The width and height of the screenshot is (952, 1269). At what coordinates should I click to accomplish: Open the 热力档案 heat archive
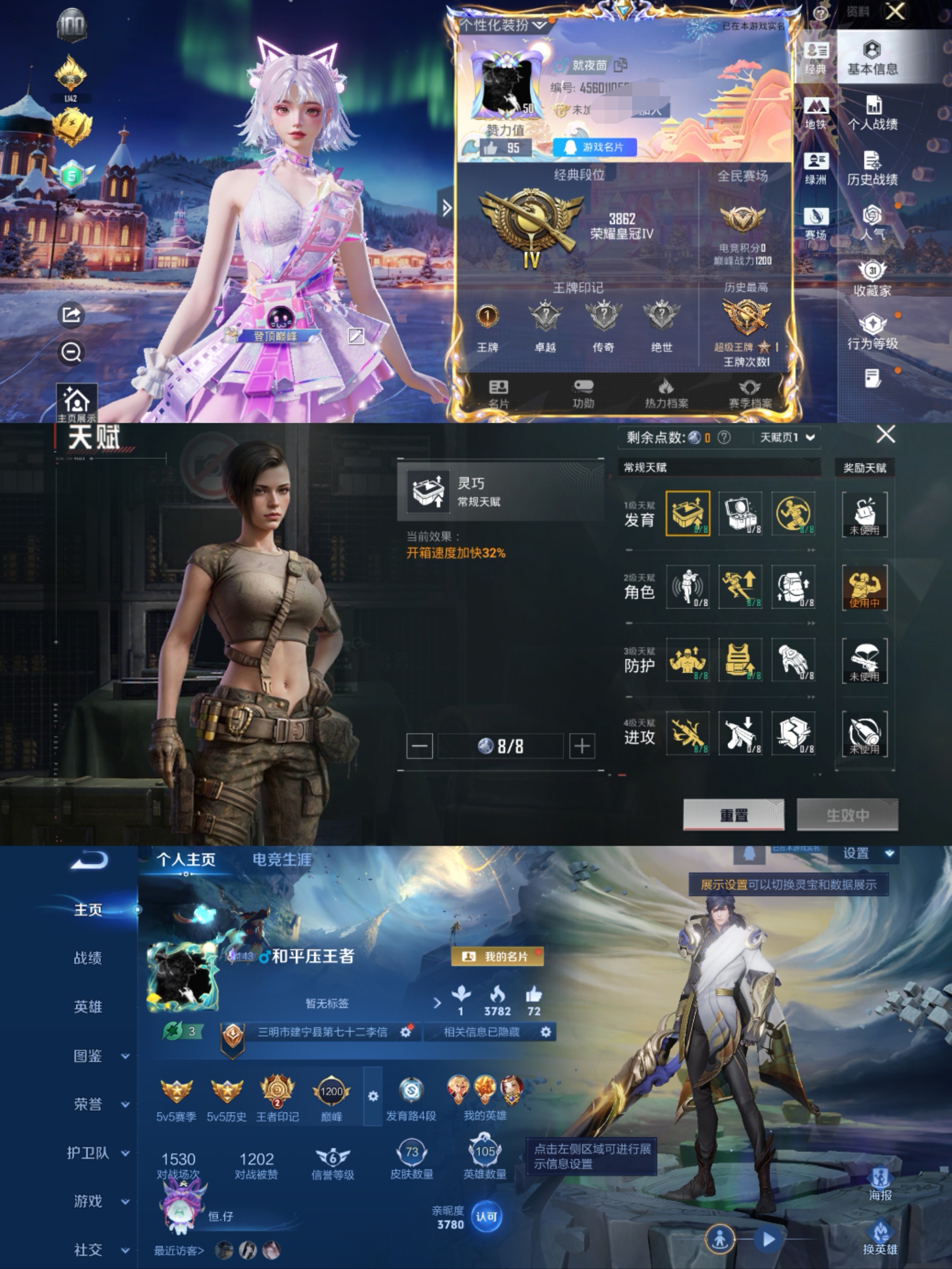pos(666,394)
